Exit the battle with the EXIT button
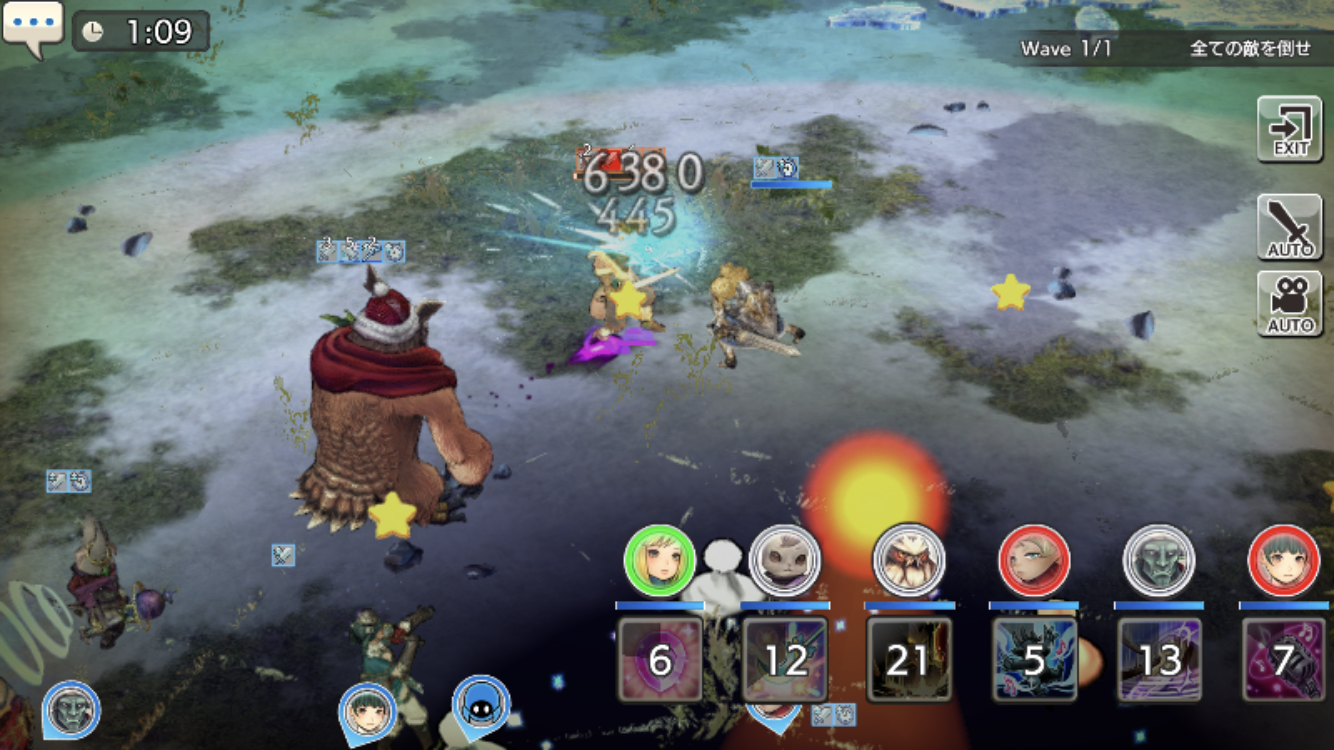The image size is (1334, 750). pyautogui.click(x=1290, y=129)
